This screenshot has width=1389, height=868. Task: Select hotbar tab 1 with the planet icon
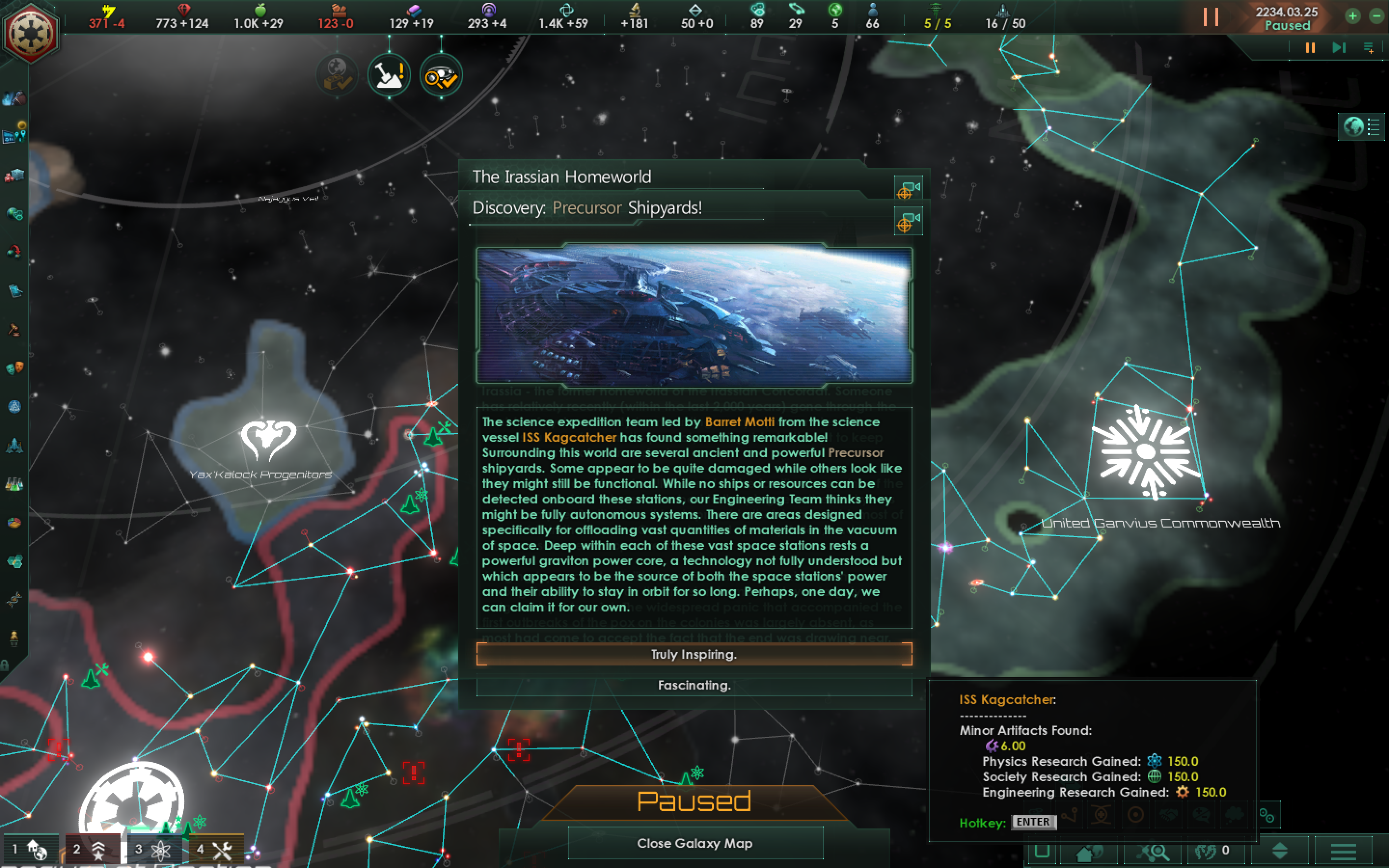pos(31,849)
